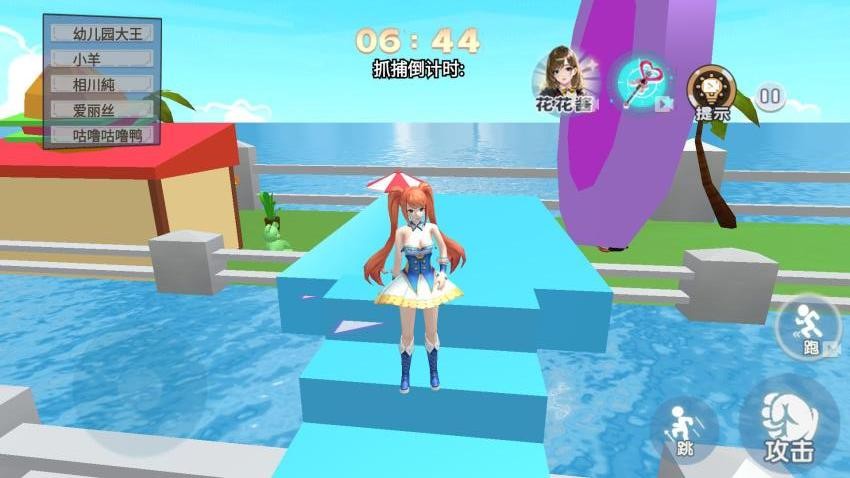Open the 花花酱 character portrait

tap(564, 79)
